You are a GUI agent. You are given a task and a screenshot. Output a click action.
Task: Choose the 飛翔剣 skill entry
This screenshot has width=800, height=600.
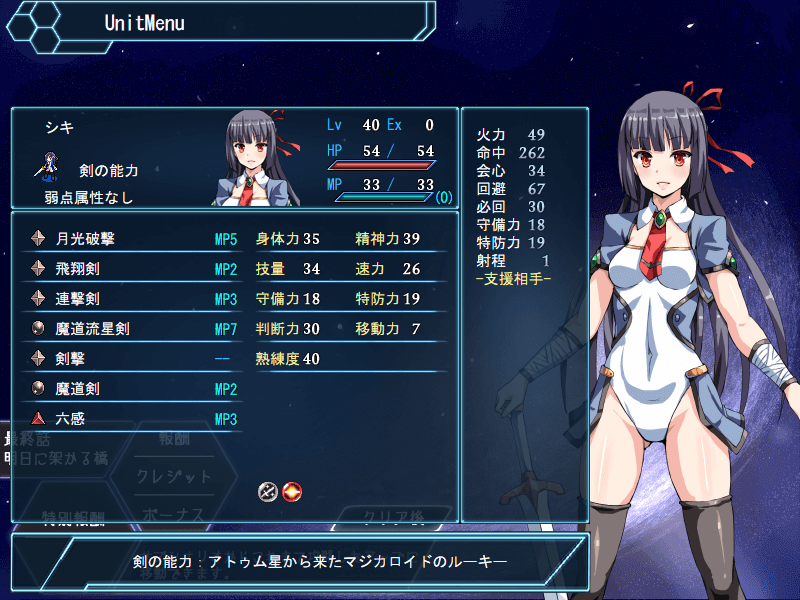click(x=130, y=269)
